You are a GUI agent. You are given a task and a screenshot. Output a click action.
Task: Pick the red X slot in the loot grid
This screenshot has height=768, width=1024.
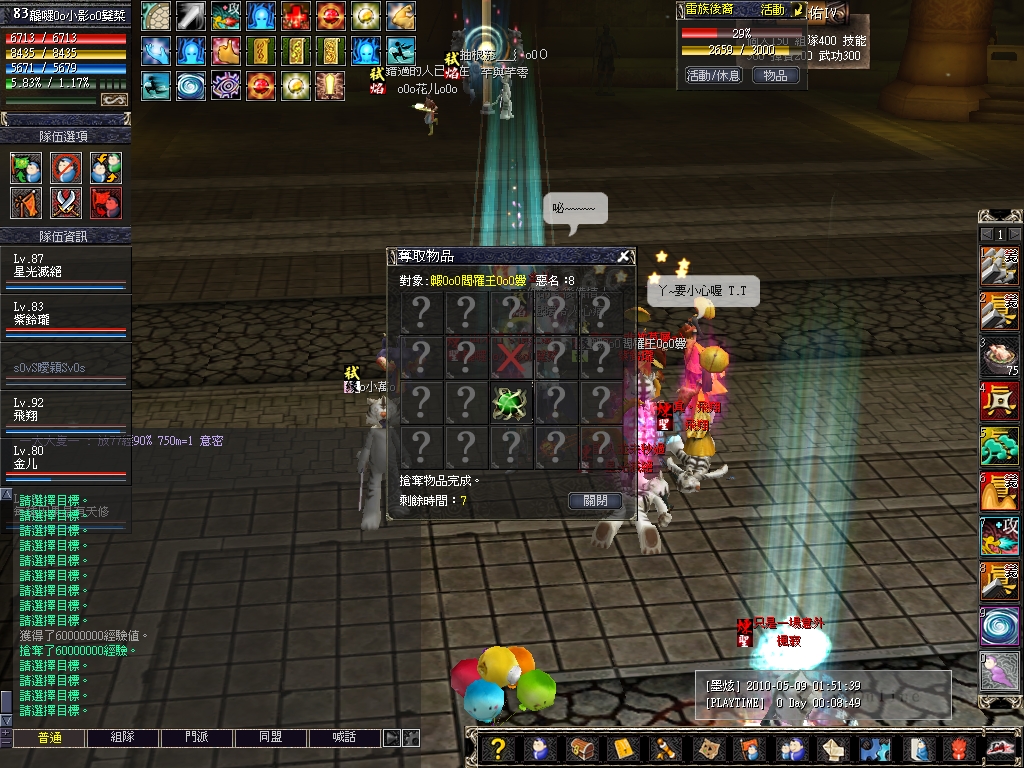click(x=510, y=357)
